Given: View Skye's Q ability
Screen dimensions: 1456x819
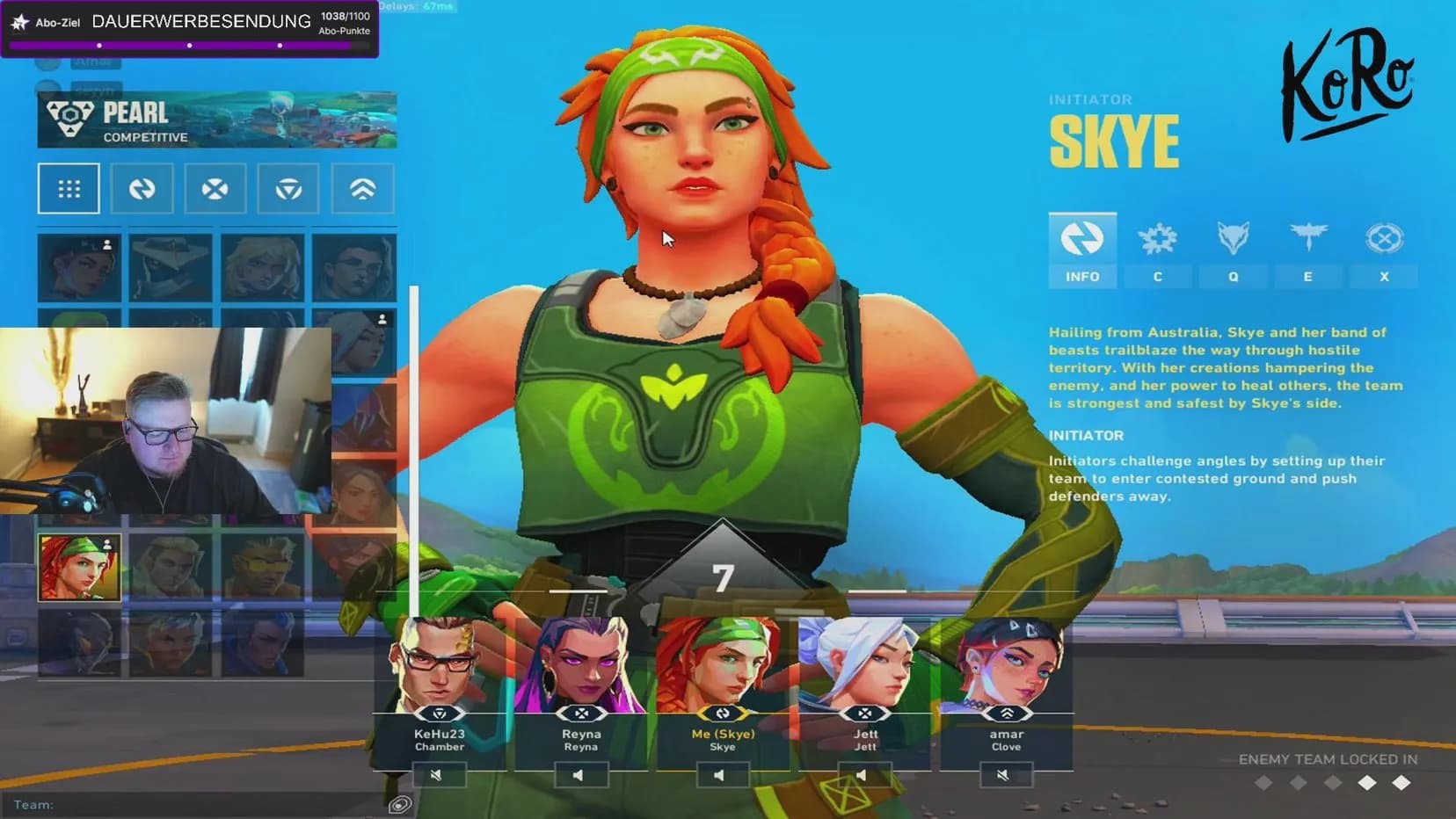Looking at the screenshot, I should pyautogui.click(x=1233, y=250).
